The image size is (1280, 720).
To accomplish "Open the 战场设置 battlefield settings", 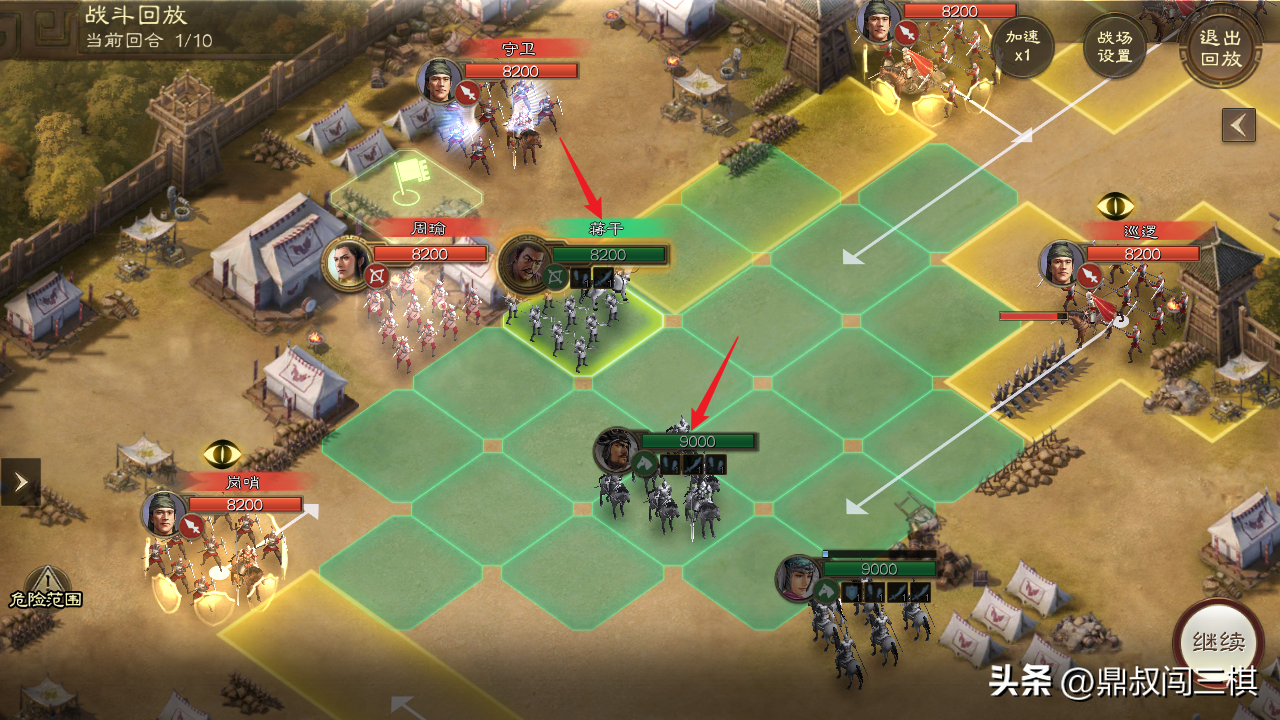I will [x=1115, y=46].
